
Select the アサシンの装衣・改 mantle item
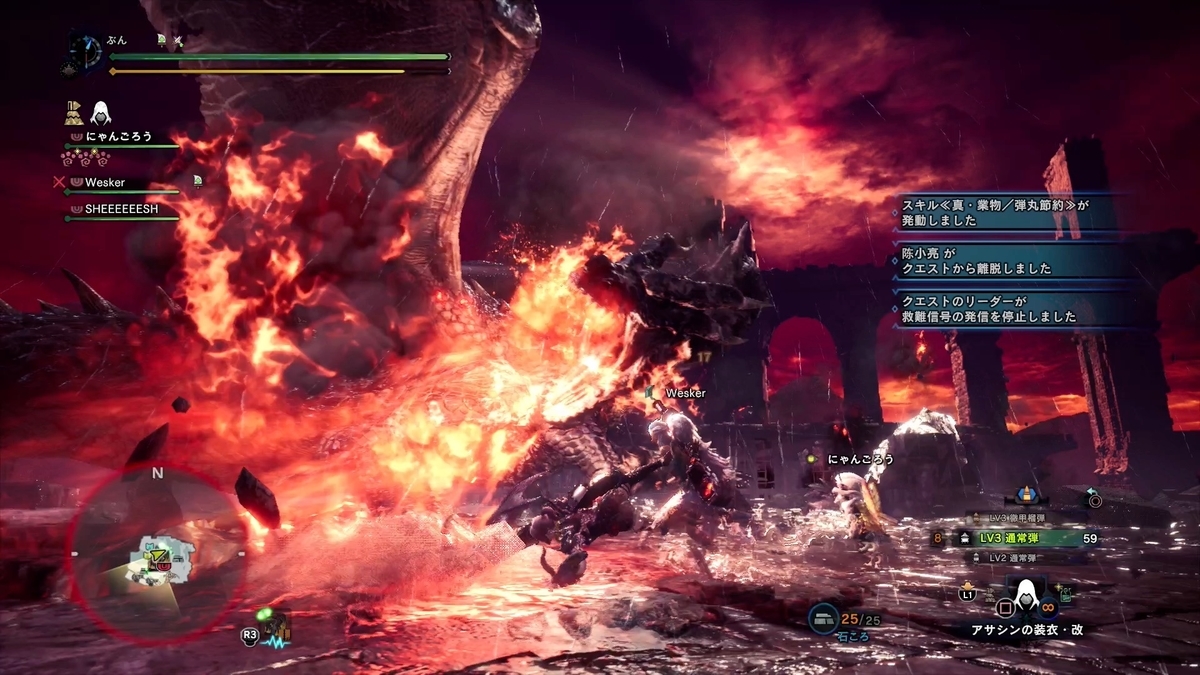tap(1021, 630)
